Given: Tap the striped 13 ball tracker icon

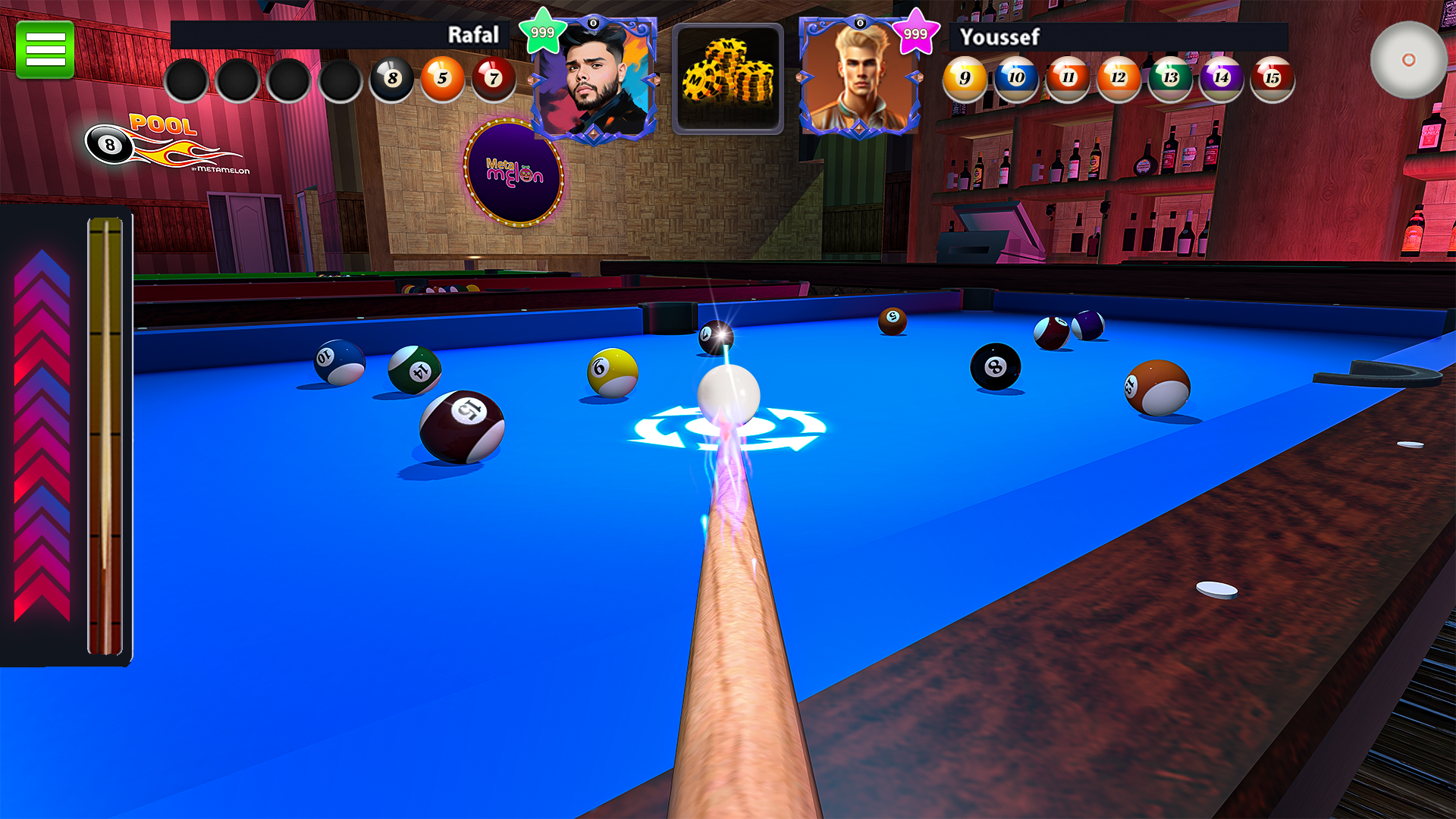Looking at the screenshot, I should tap(1169, 78).
